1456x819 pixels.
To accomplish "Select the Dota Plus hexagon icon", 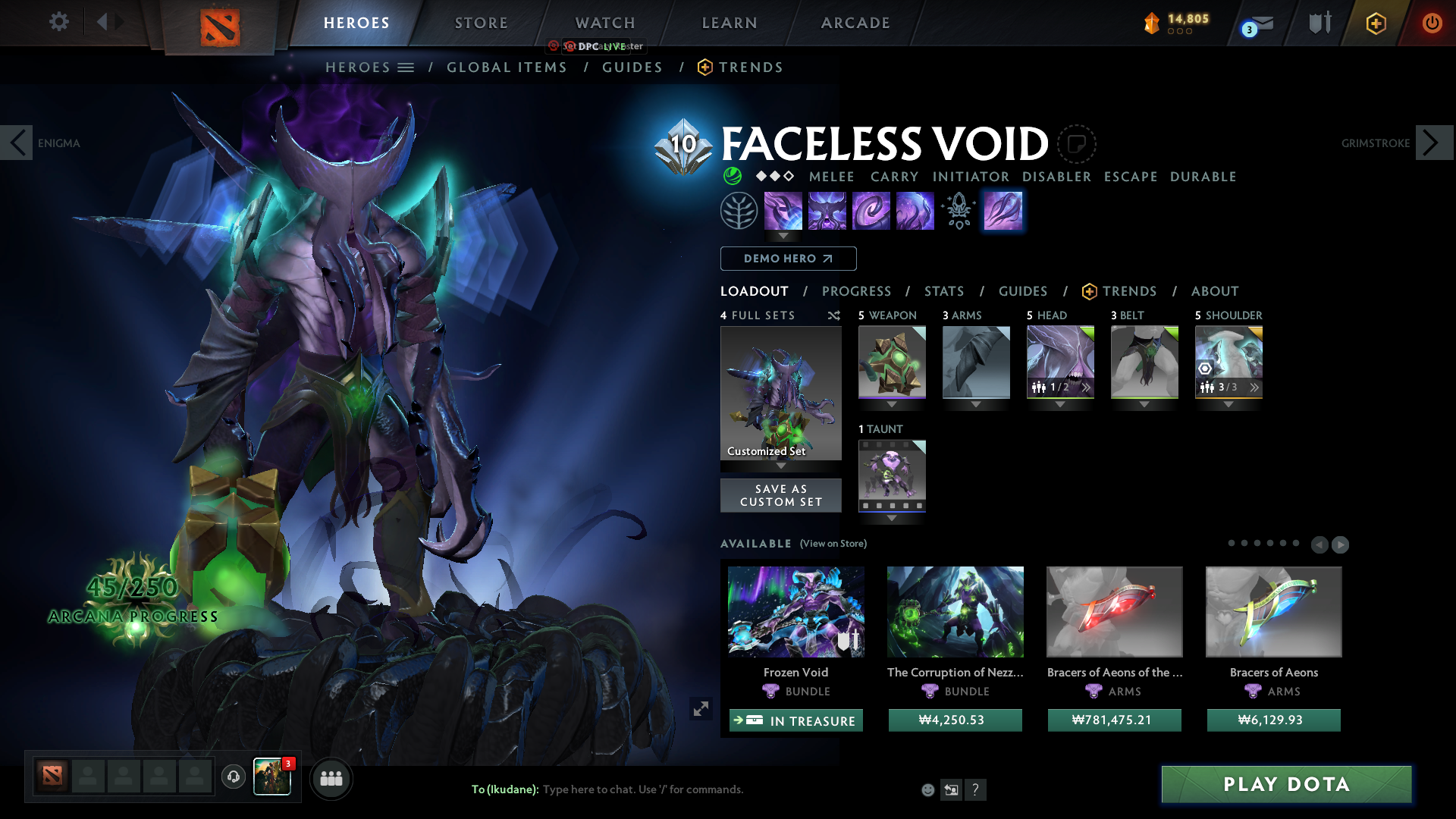I will point(1376,23).
